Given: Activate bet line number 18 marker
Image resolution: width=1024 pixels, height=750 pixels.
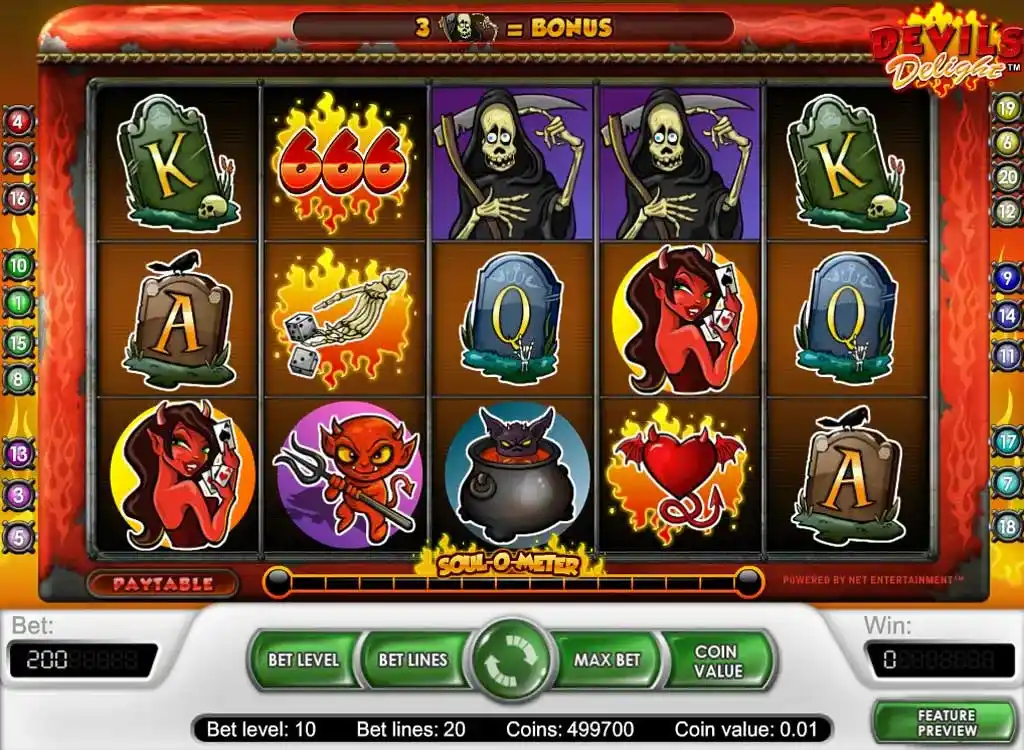Looking at the screenshot, I should pyautogui.click(x=1006, y=524).
